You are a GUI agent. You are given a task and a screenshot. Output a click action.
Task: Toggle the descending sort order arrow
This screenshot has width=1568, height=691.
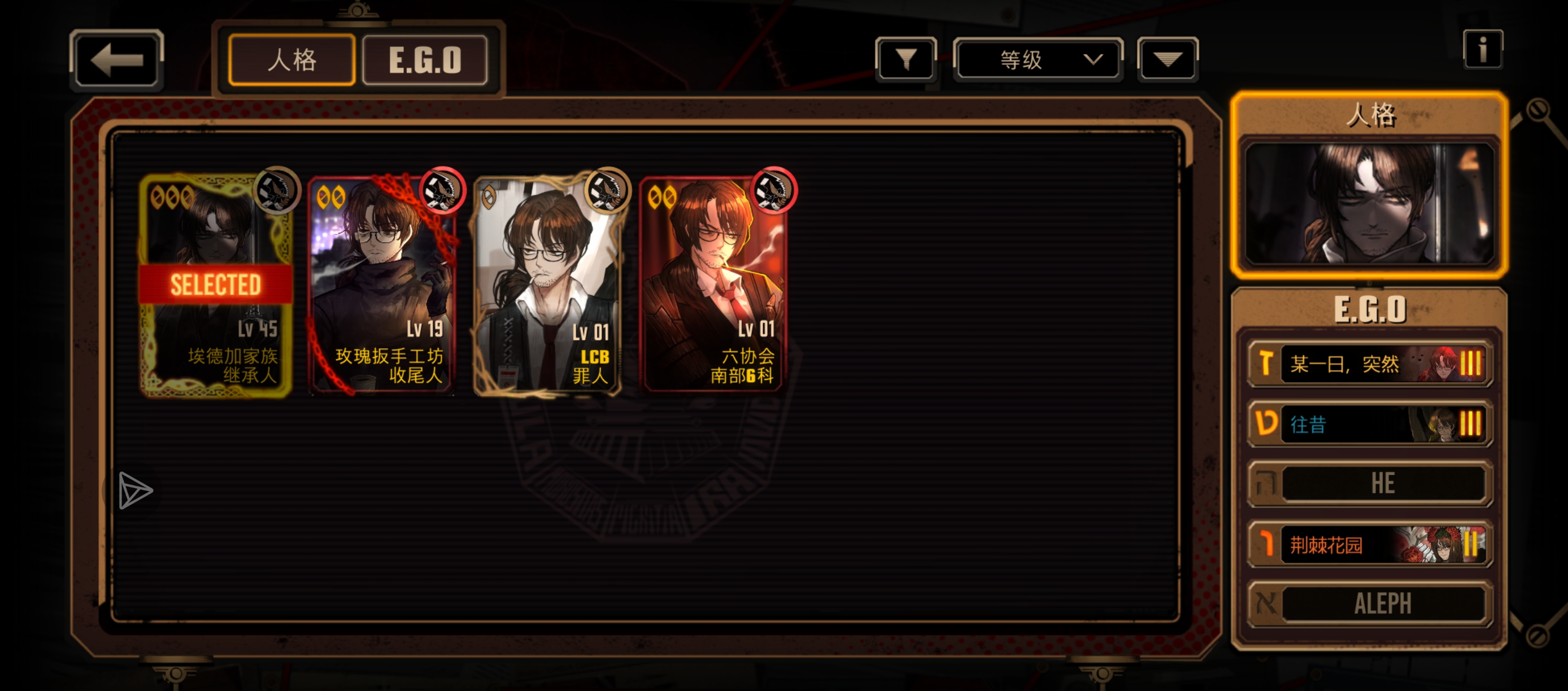(1167, 60)
